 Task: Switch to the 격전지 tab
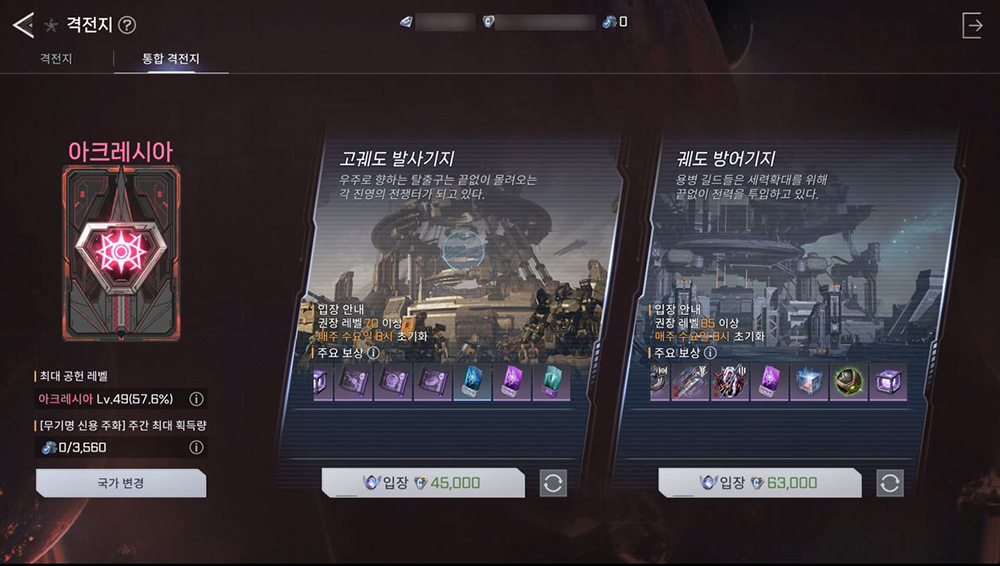pos(54,59)
